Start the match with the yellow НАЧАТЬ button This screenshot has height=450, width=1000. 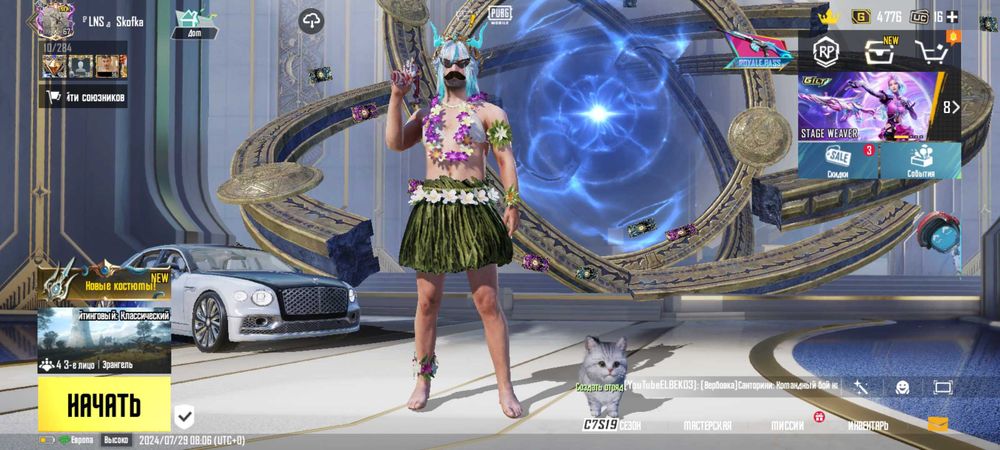pos(104,405)
